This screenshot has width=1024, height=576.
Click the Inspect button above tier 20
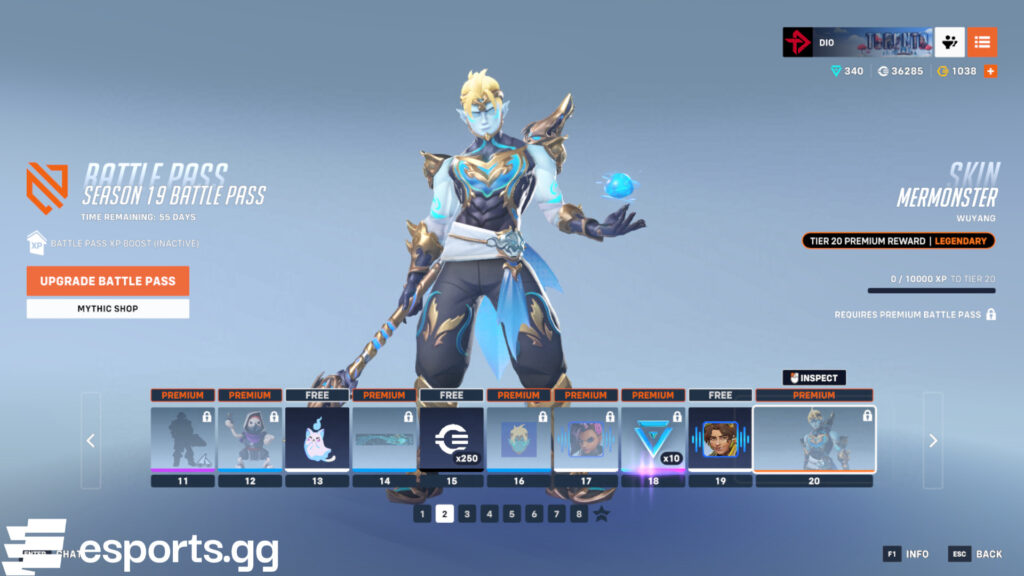coord(814,378)
